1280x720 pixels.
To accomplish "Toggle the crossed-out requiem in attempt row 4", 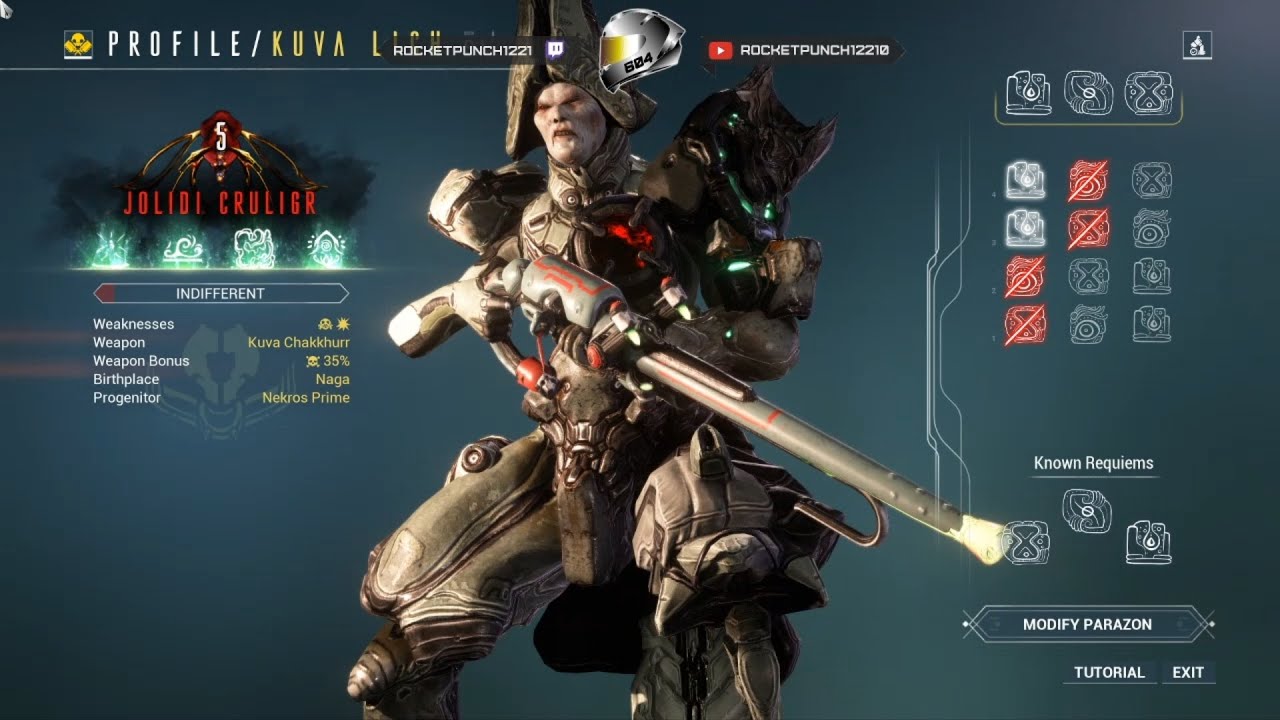I will [x=1086, y=180].
